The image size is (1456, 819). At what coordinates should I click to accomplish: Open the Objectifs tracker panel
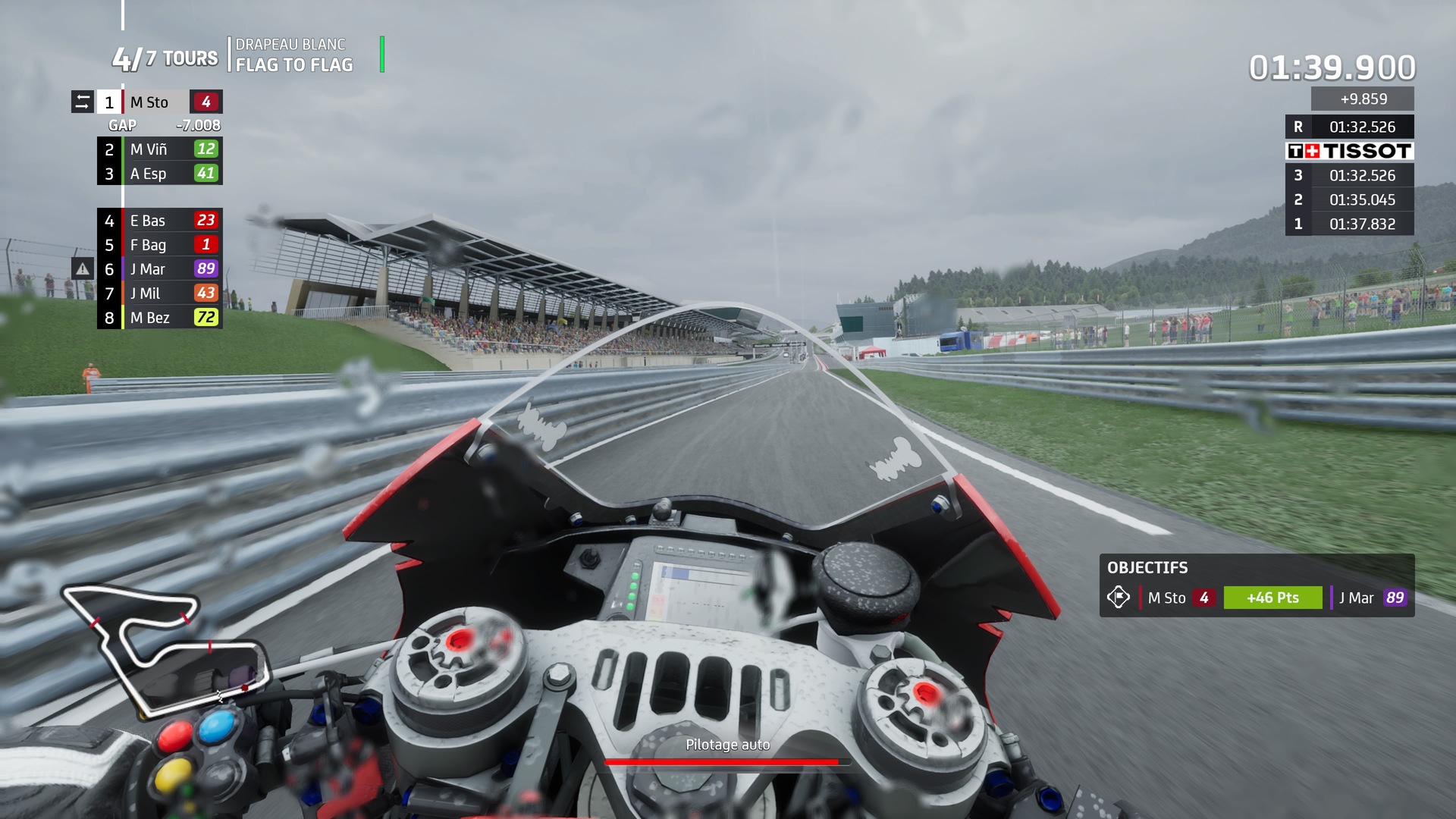click(x=1257, y=585)
